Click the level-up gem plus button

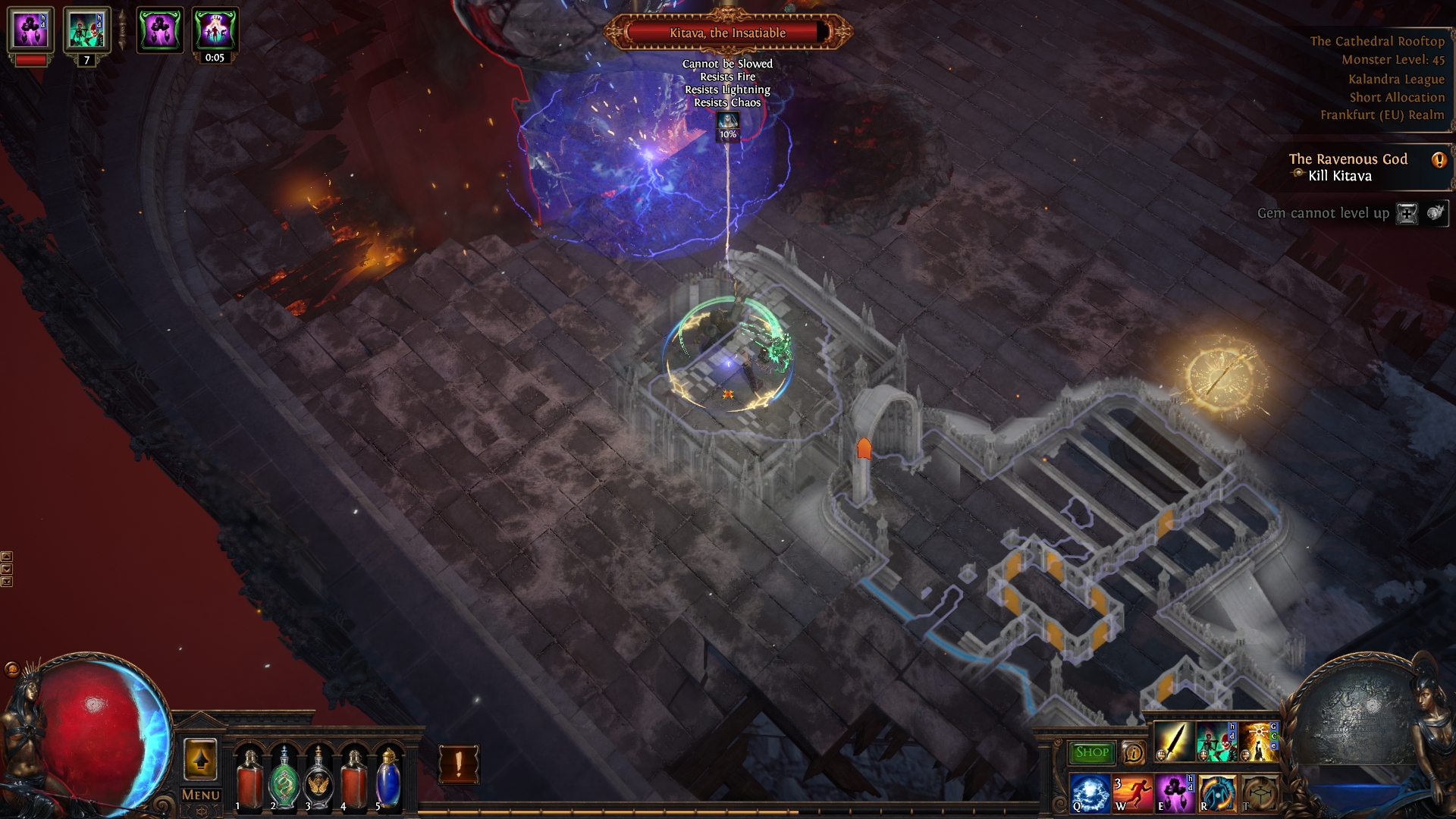click(1407, 214)
